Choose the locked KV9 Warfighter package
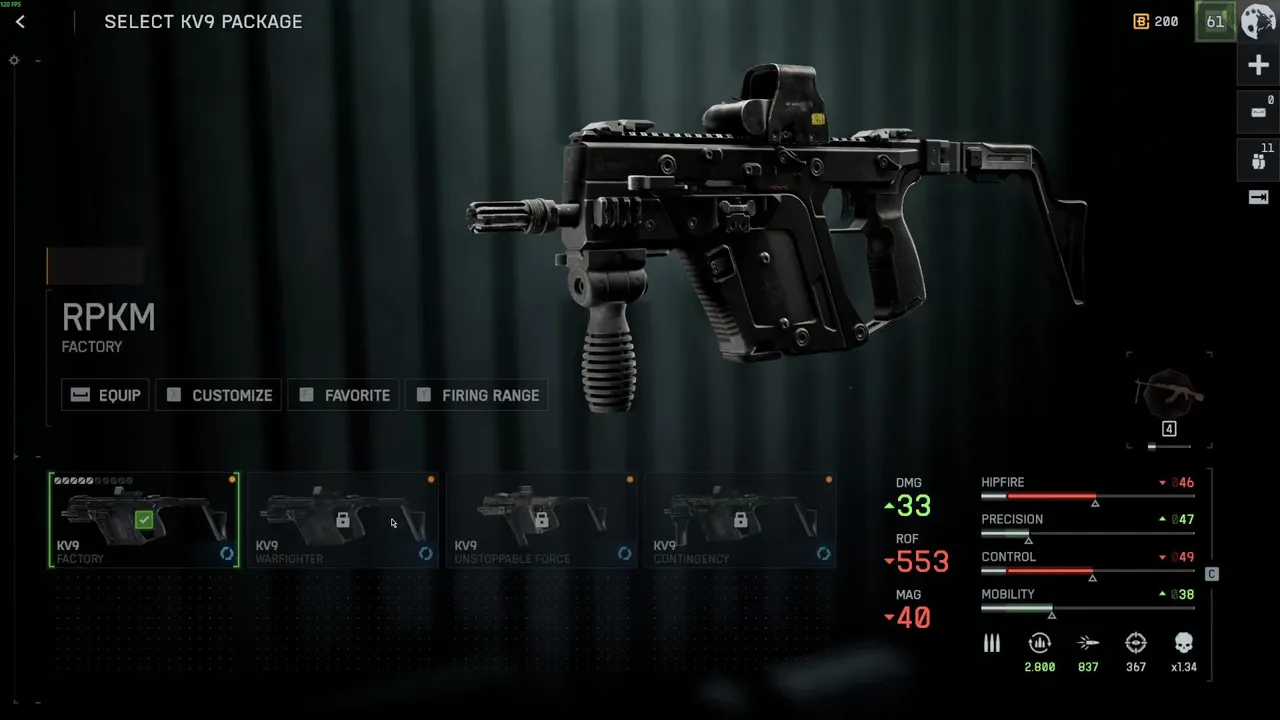Screen dimensions: 1280x720 [x=342, y=520]
